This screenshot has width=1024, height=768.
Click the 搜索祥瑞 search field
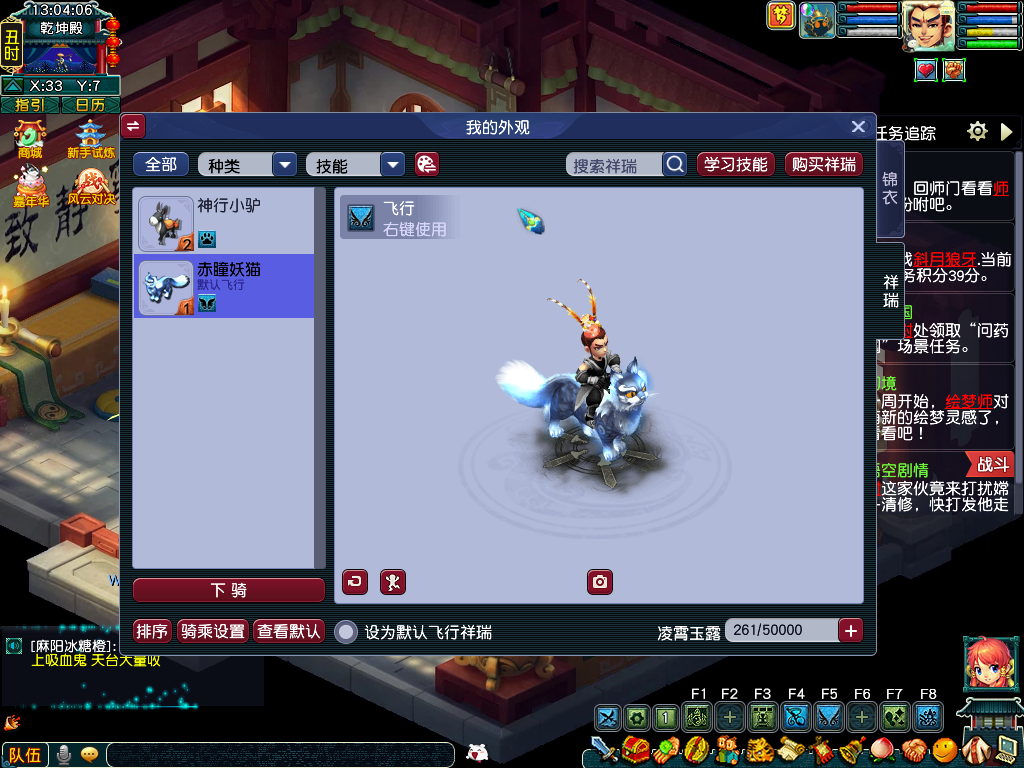coord(616,165)
